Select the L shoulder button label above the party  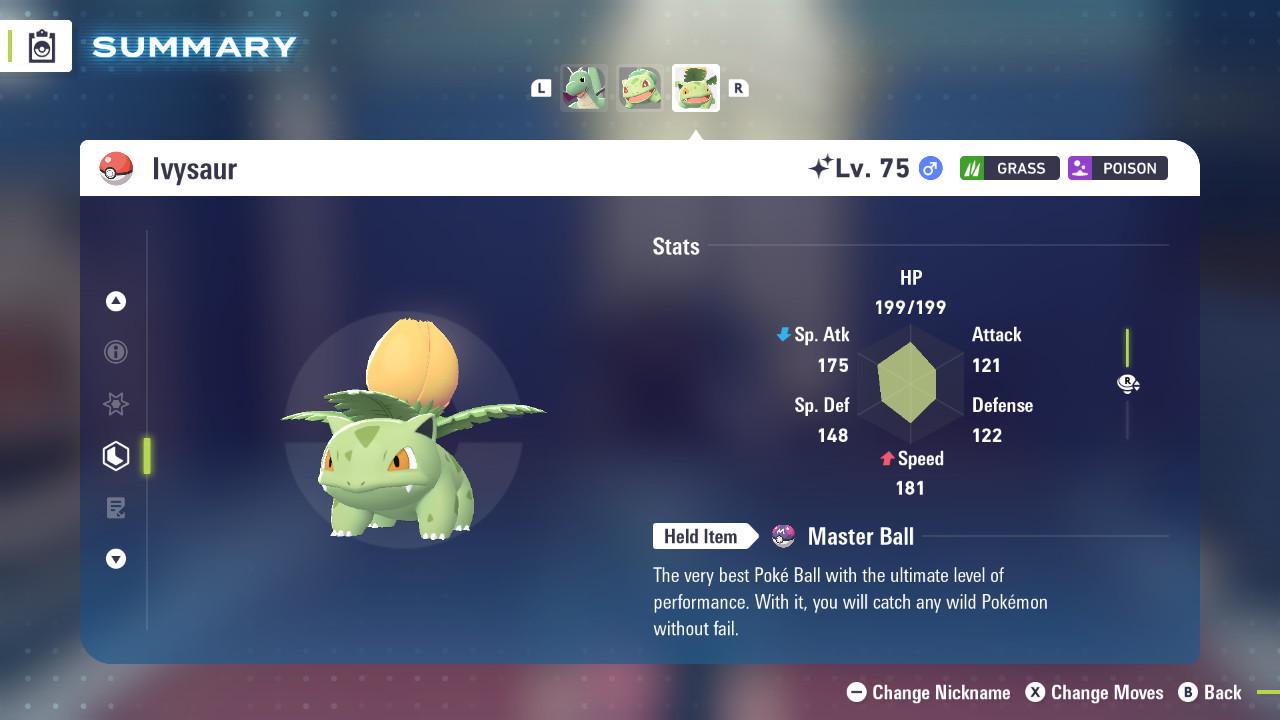tap(541, 88)
